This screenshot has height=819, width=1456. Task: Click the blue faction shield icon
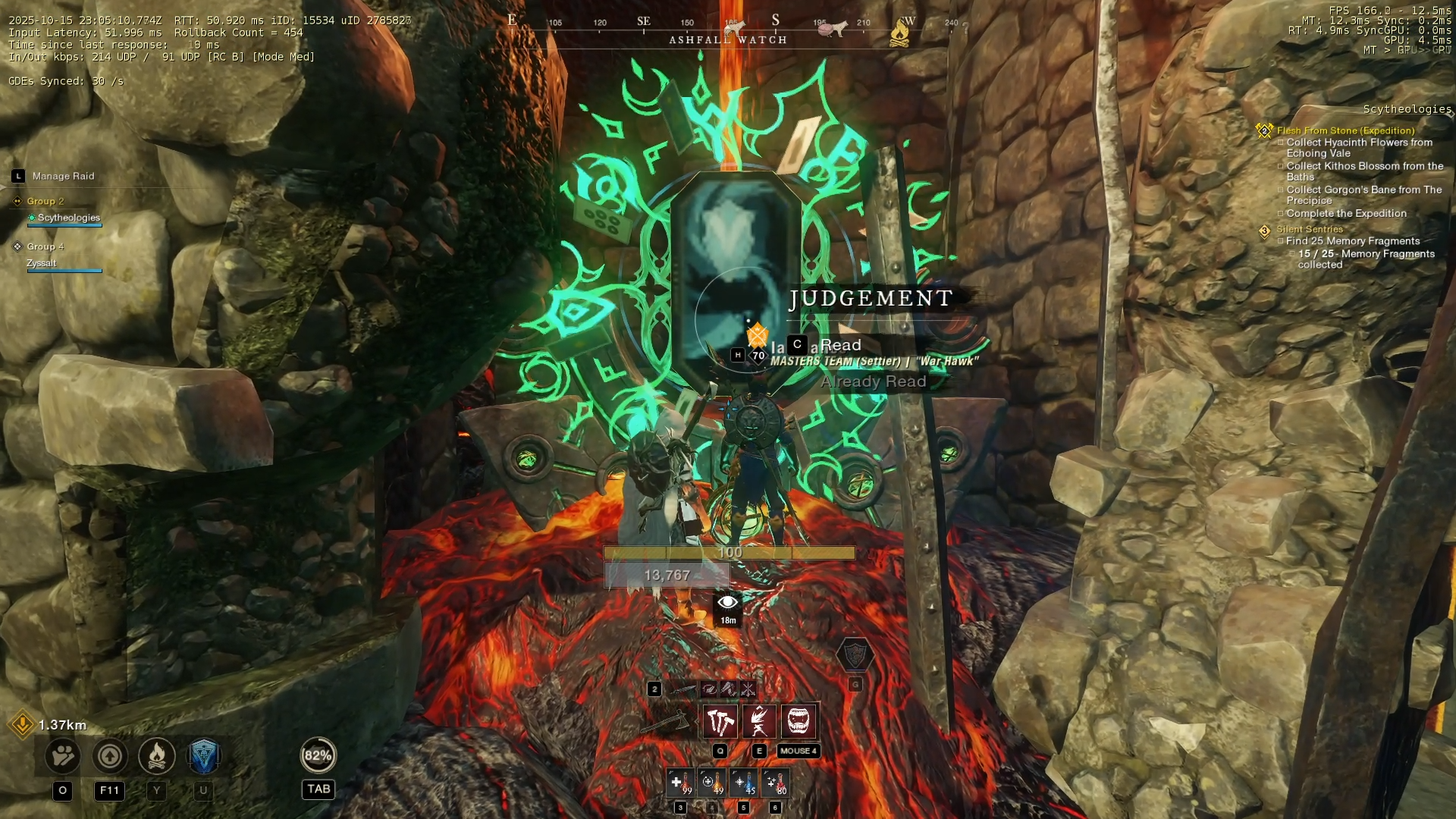point(203,755)
